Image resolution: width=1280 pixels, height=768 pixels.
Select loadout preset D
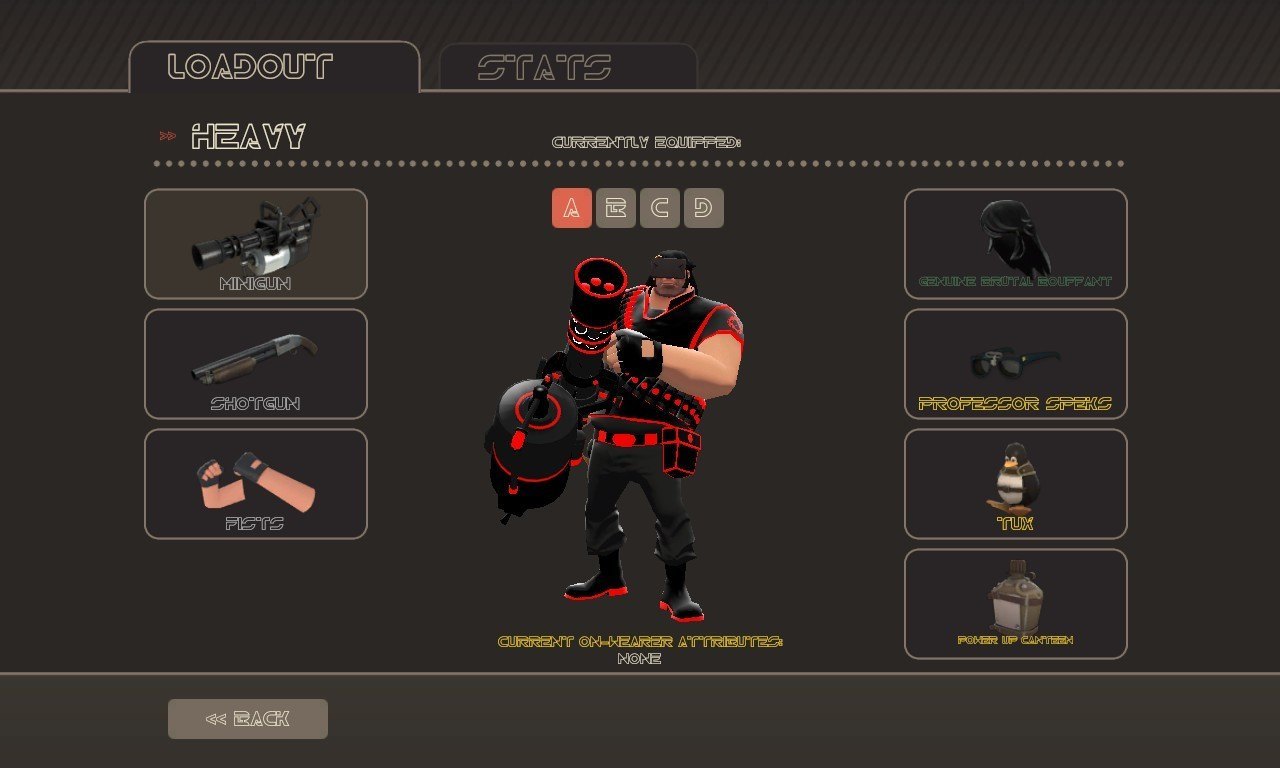[x=704, y=208]
